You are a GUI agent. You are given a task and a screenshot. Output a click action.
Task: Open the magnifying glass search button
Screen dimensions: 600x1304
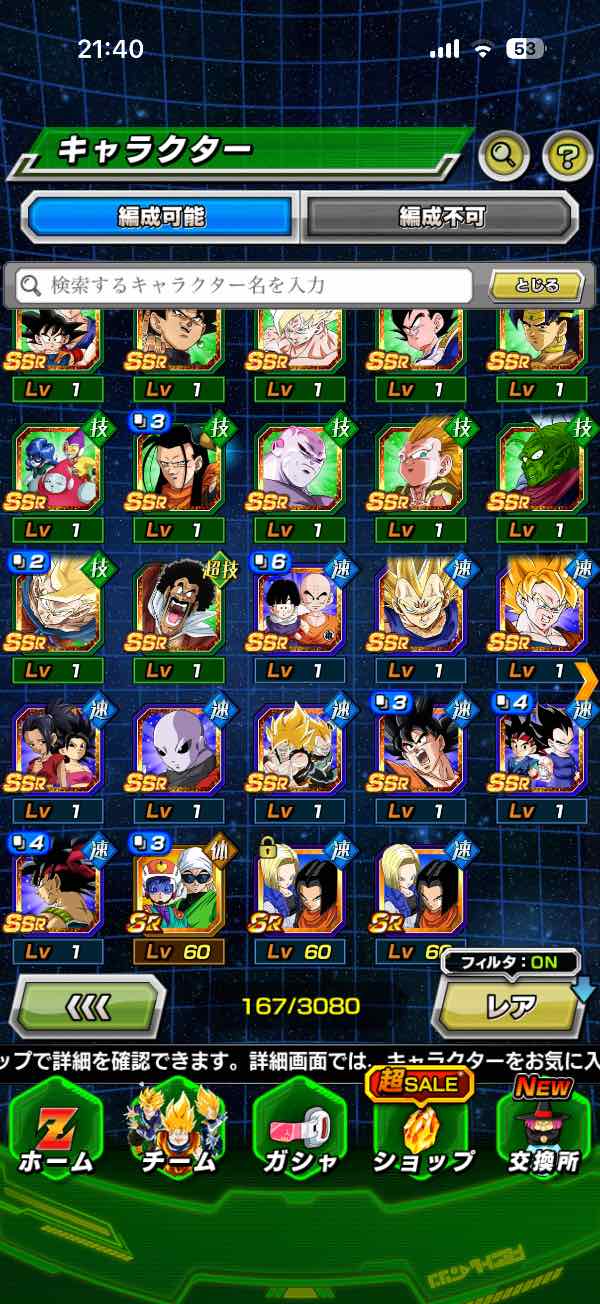click(x=504, y=154)
